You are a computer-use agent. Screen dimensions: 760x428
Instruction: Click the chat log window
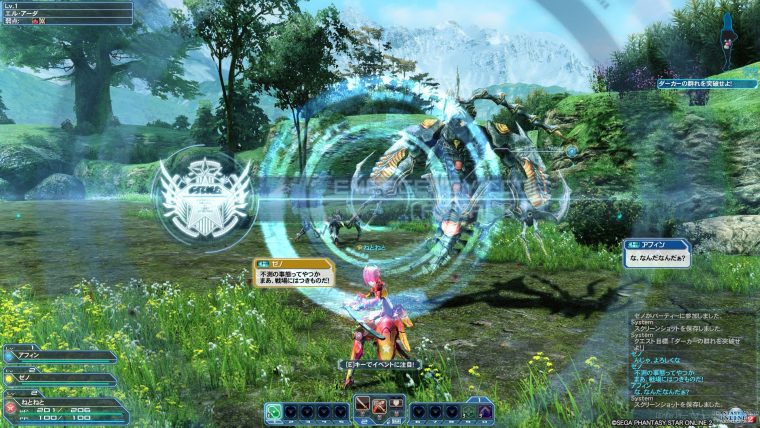692,360
